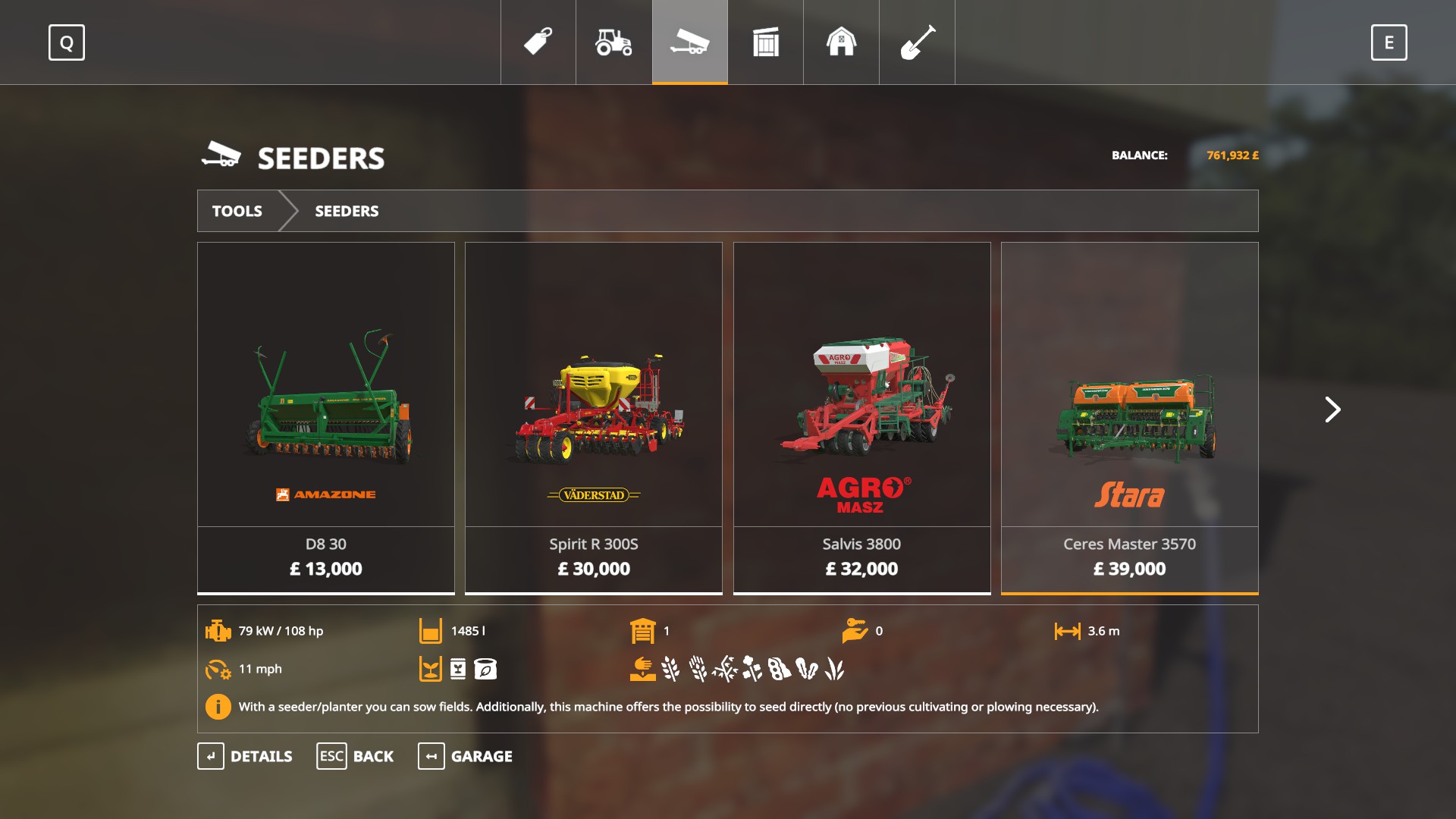Go back to Tools breadcrumb
This screenshot has width=1456, height=819.
tap(237, 211)
